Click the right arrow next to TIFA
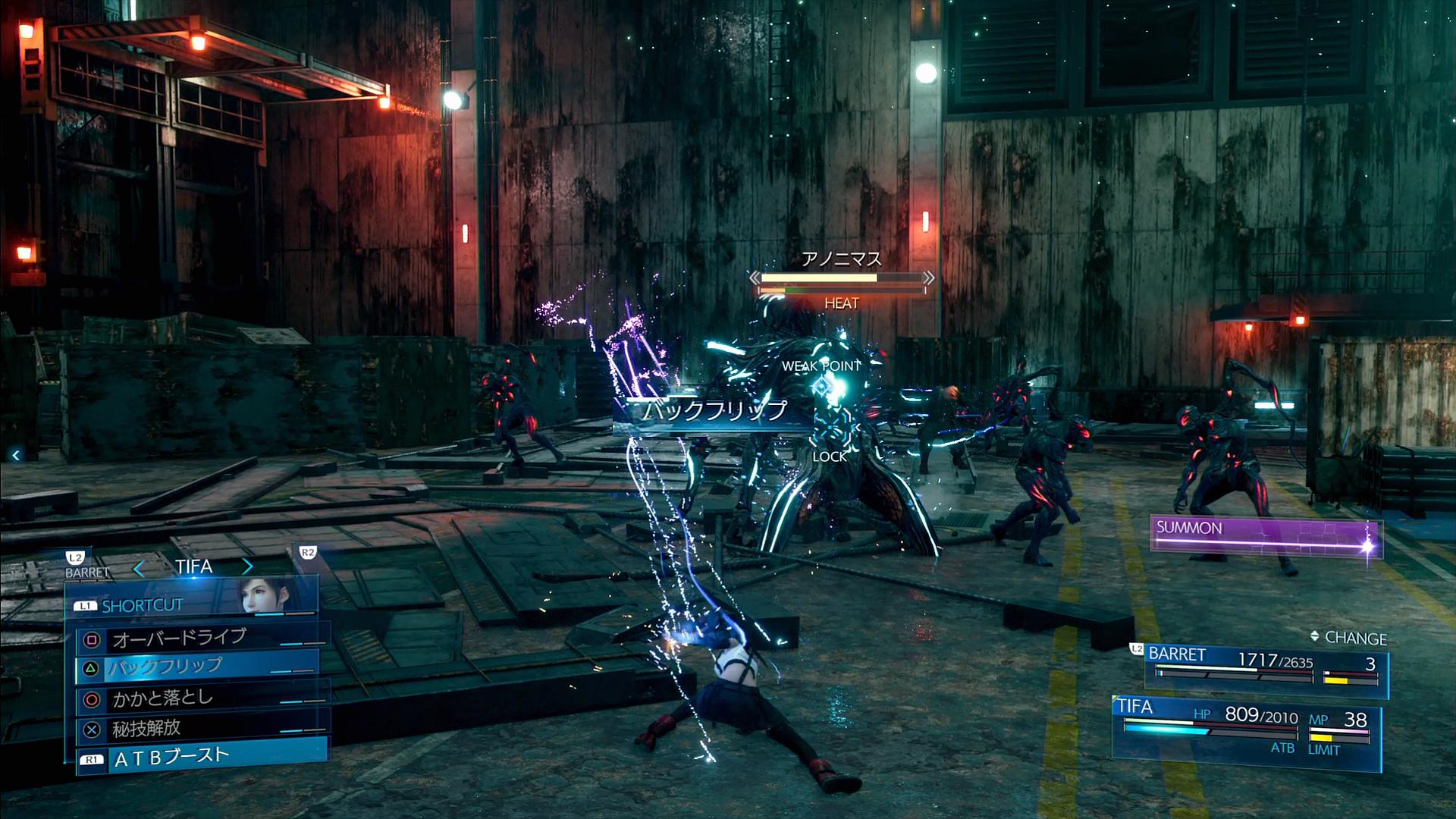Viewport: 1456px width, 819px height. tap(248, 566)
